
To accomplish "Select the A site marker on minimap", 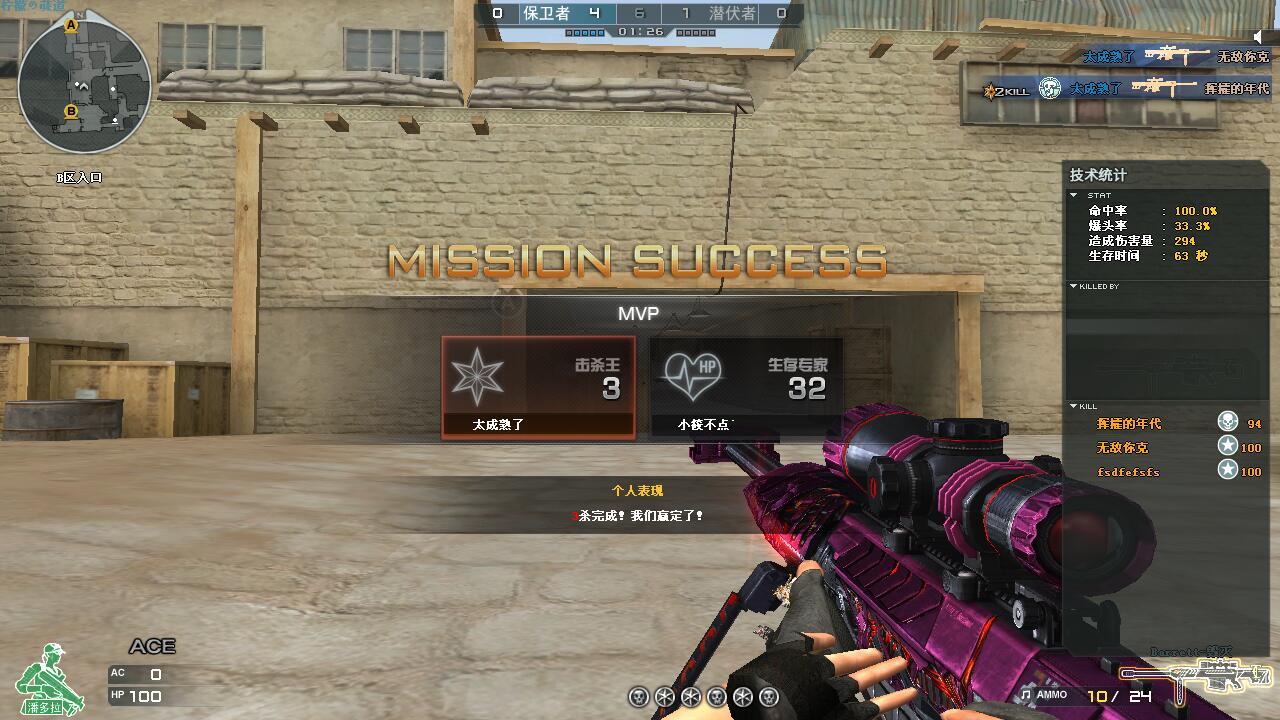I will pyautogui.click(x=71, y=26).
